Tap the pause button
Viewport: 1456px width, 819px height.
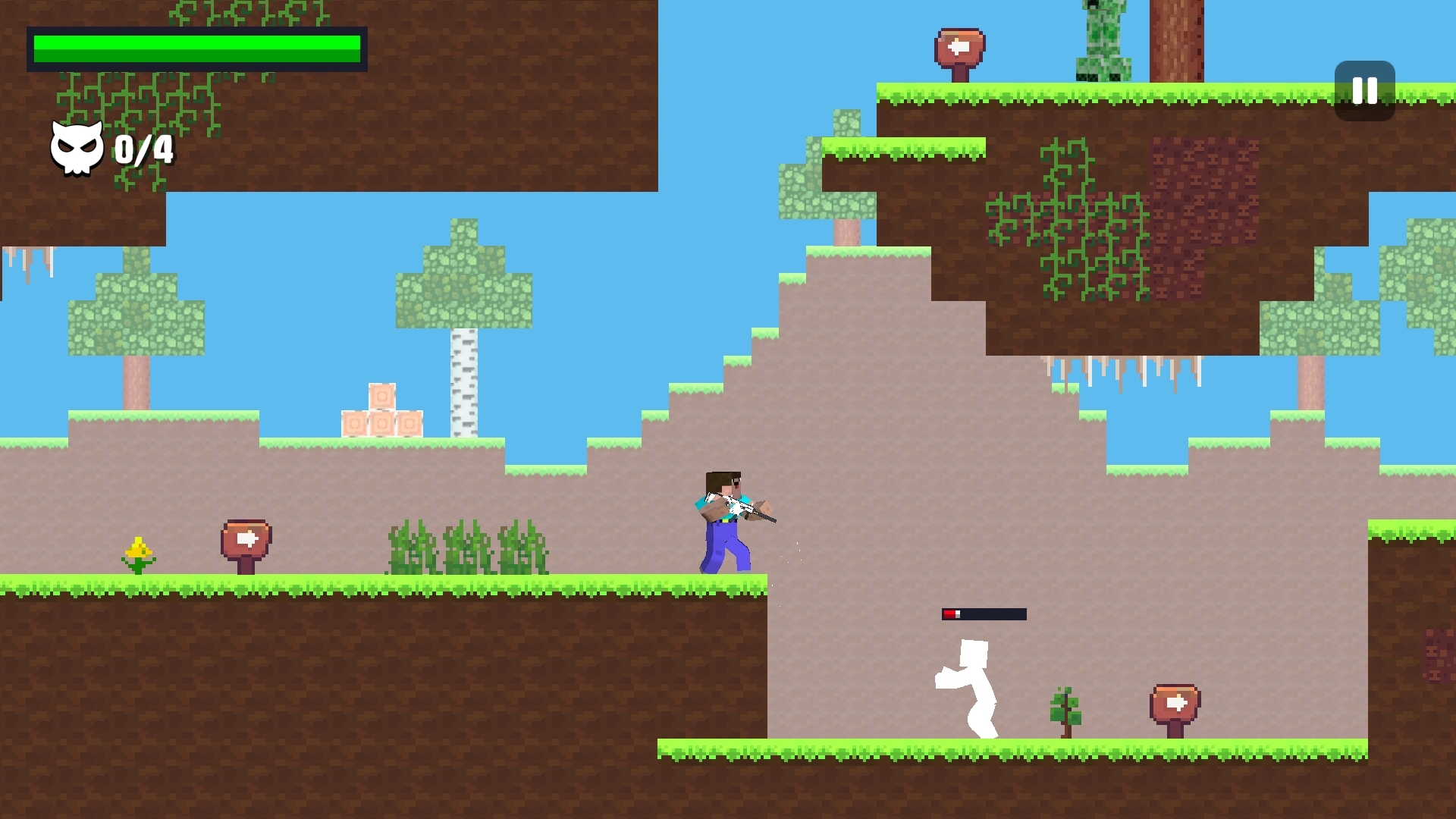point(1363,92)
